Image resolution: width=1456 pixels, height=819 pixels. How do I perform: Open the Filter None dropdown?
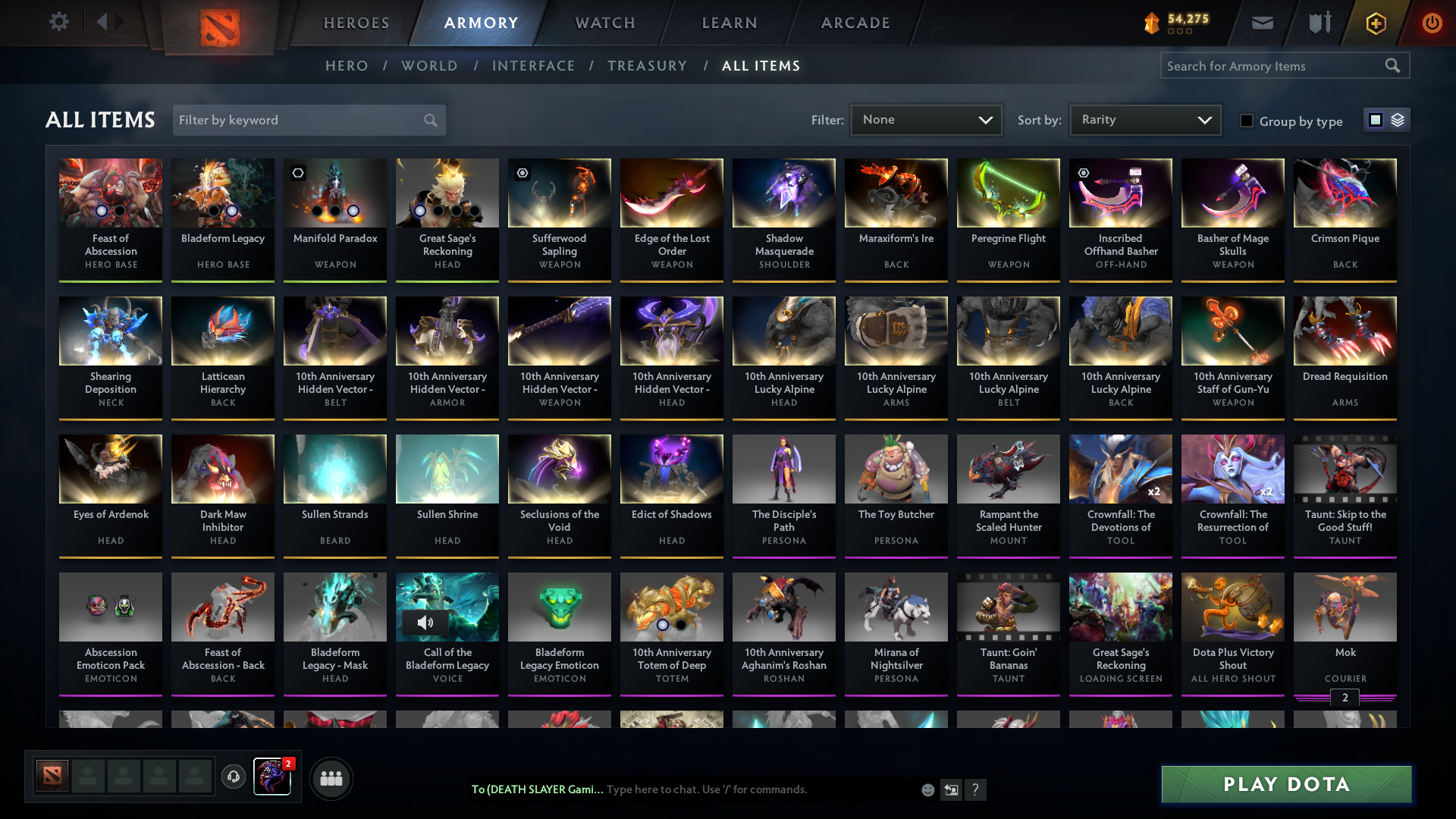(x=925, y=119)
